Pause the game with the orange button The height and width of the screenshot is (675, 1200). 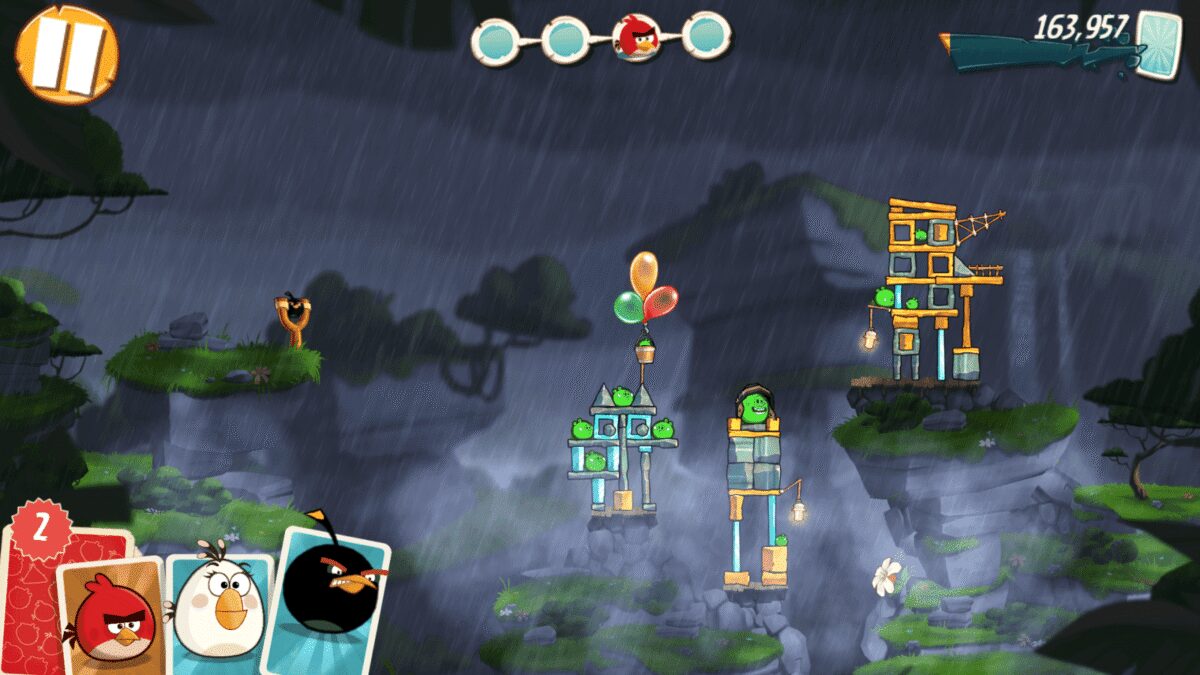coord(67,55)
